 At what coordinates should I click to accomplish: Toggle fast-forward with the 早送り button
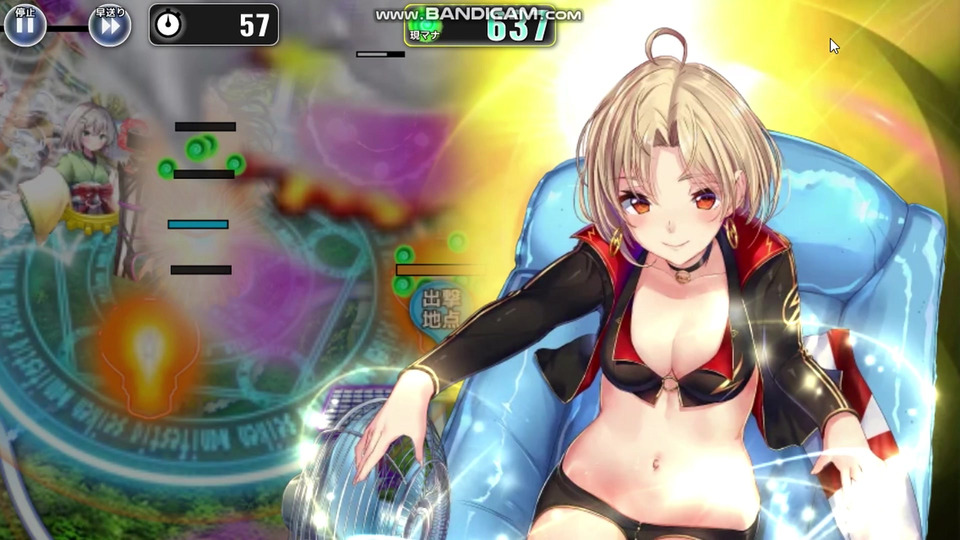tap(110, 26)
